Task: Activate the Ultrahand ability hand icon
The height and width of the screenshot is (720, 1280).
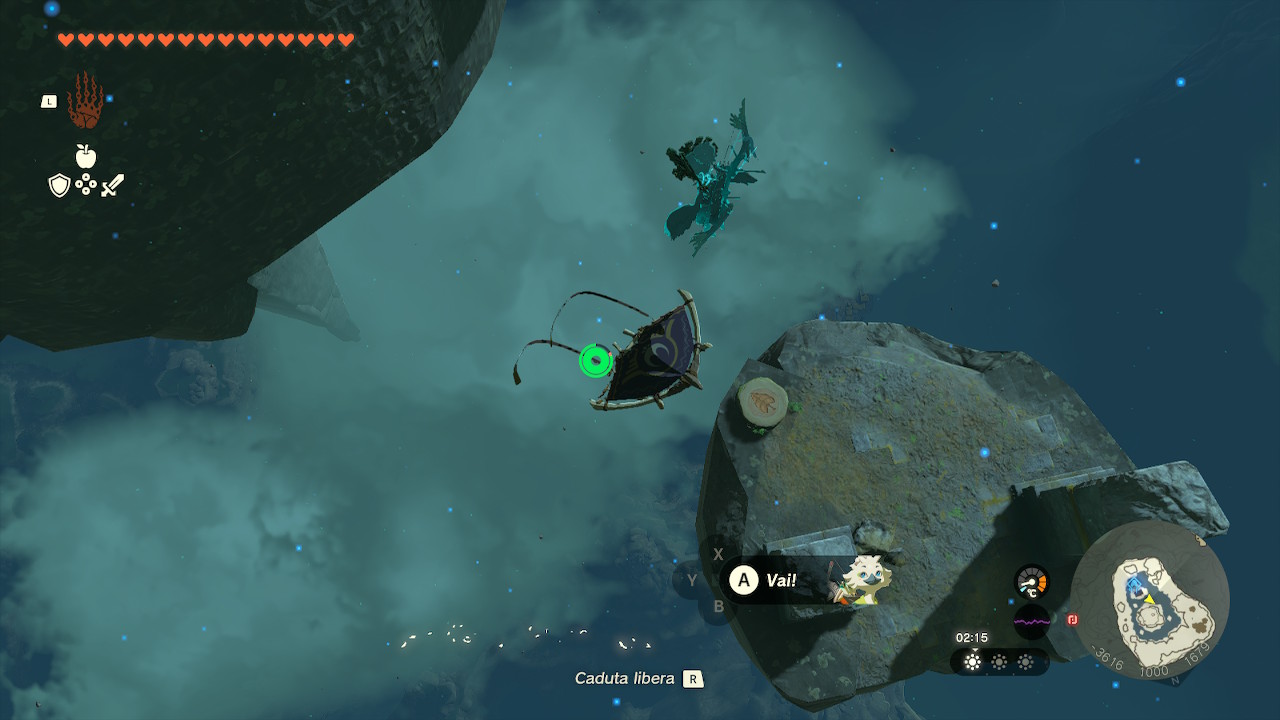Action: [x=85, y=101]
